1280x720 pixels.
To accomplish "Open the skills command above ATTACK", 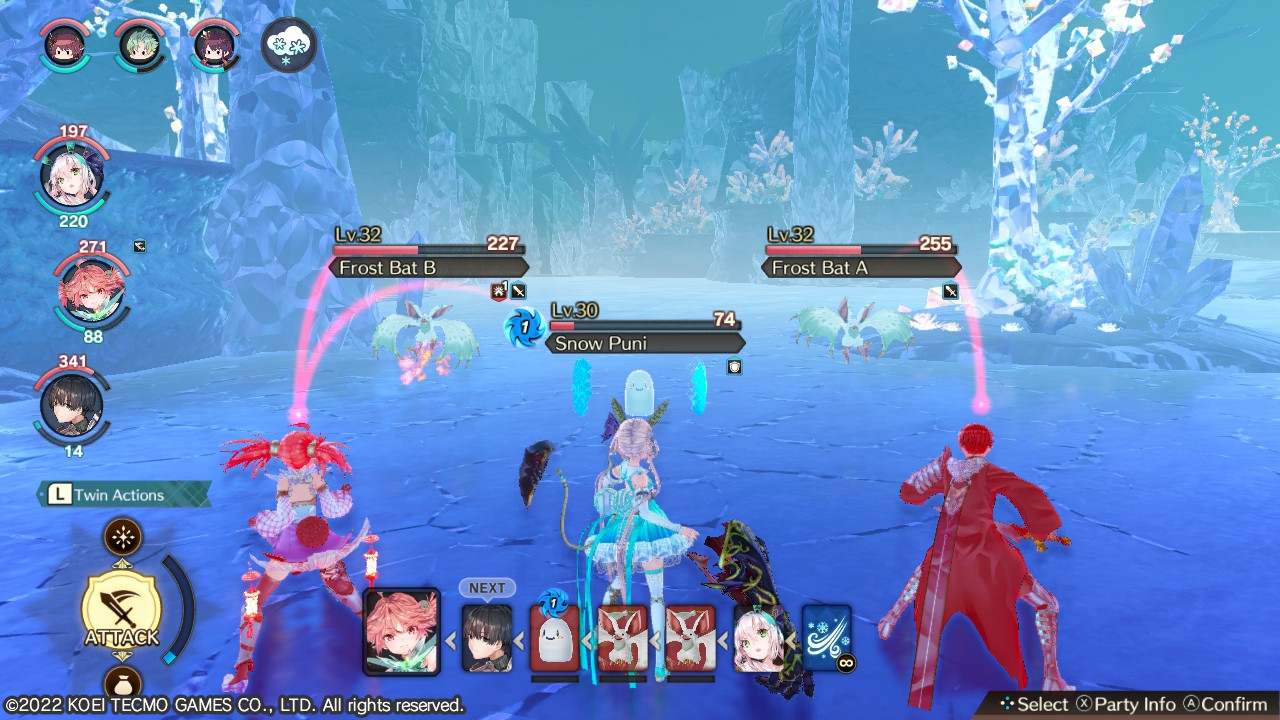I will click(x=122, y=538).
